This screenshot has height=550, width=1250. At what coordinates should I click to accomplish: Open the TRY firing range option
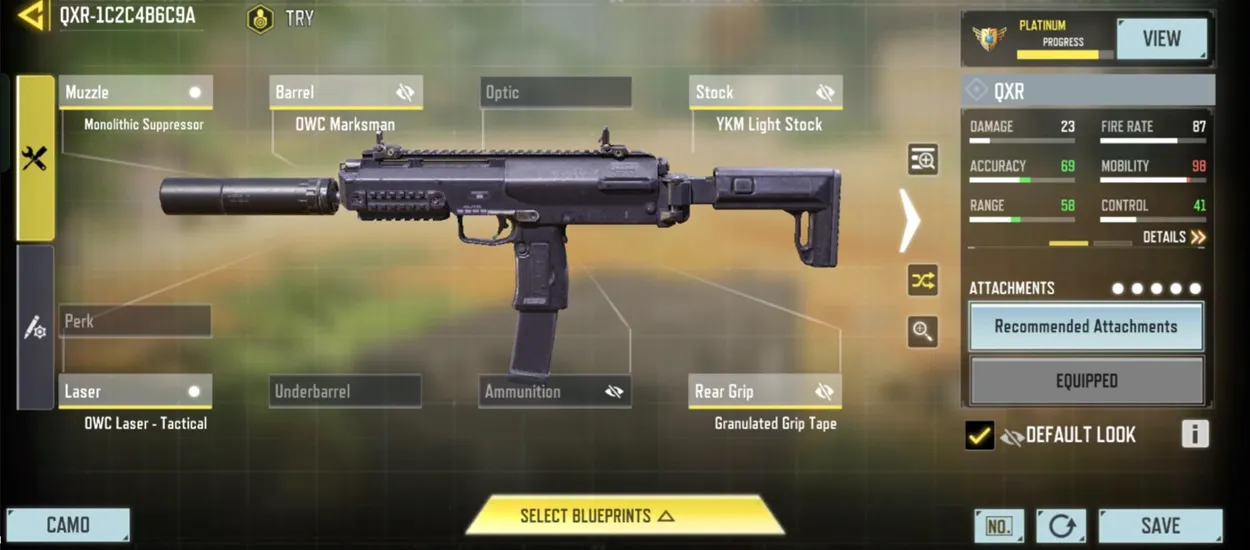(x=281, y=18)
